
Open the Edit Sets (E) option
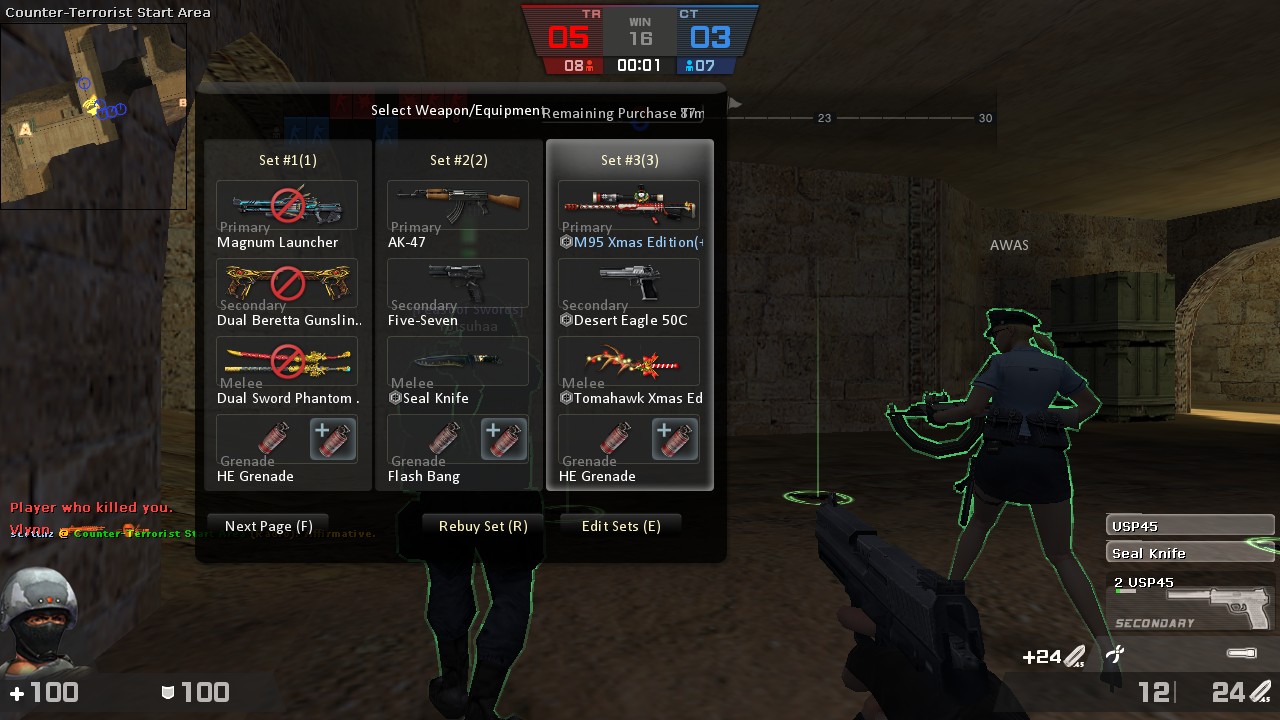[x=621, y=526]
